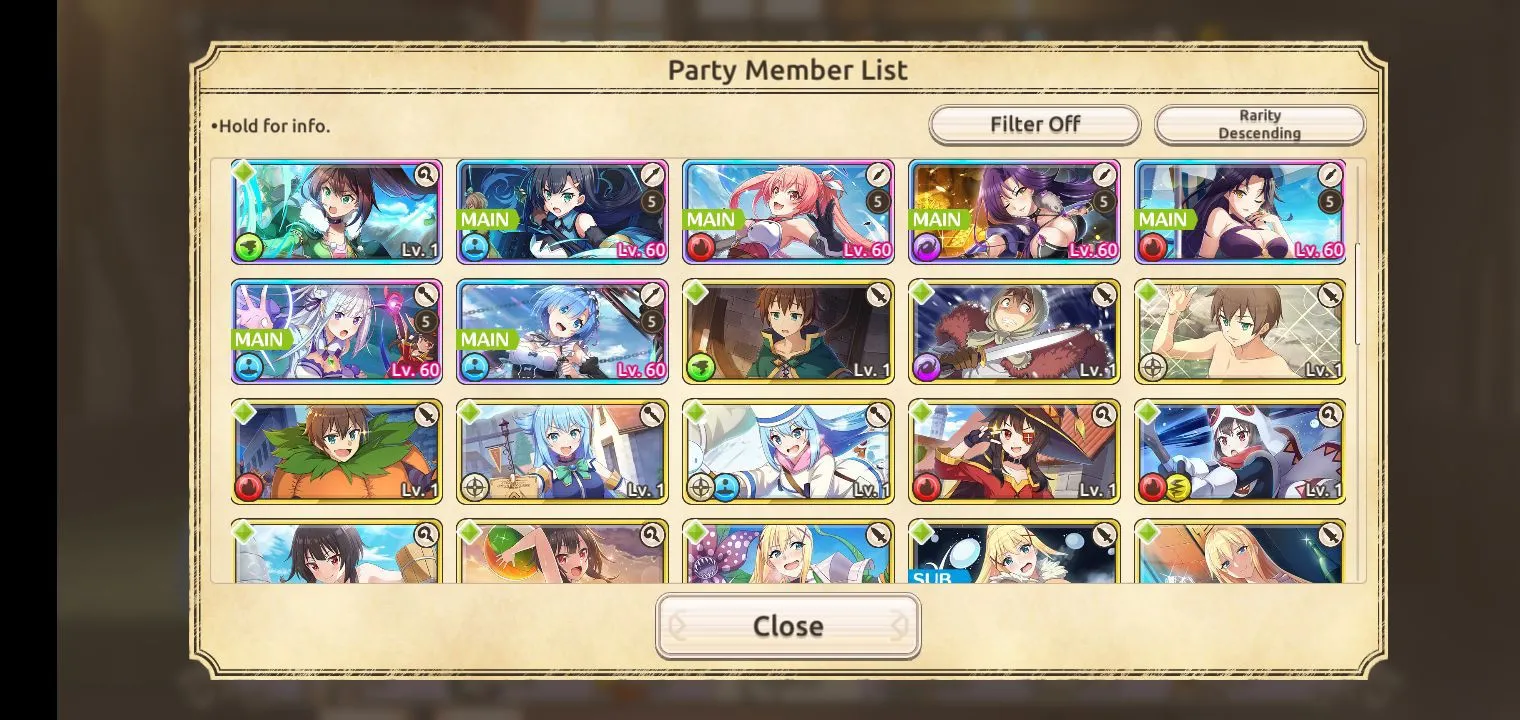The image size is (1520, 720).
Task: Choose the brown-haired boy in the green cape card
Action: click(788, 331)
